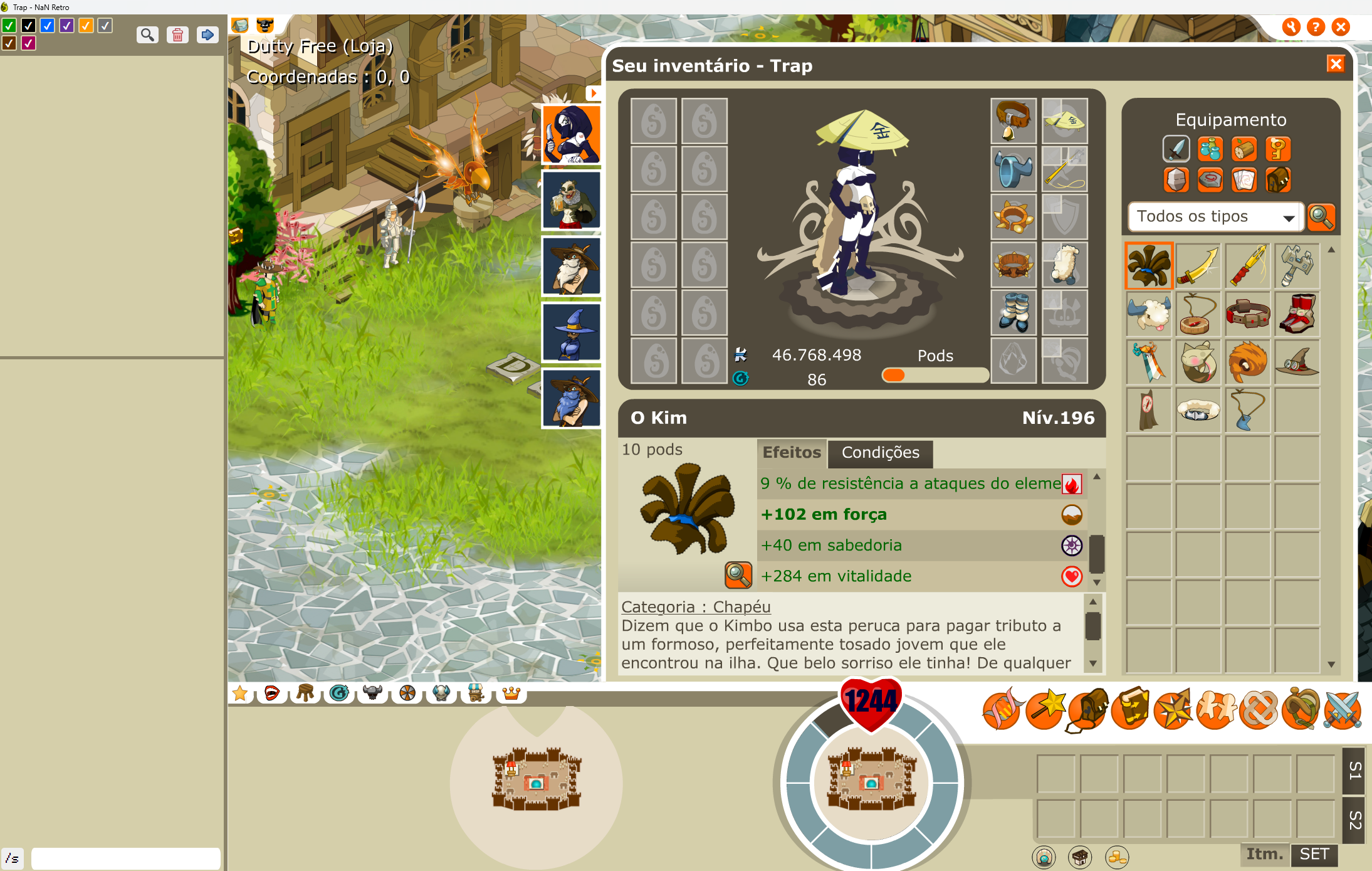The image size is (1372, 871).
Task: Open the orange wrench options button
Action: pos(1291,27)
